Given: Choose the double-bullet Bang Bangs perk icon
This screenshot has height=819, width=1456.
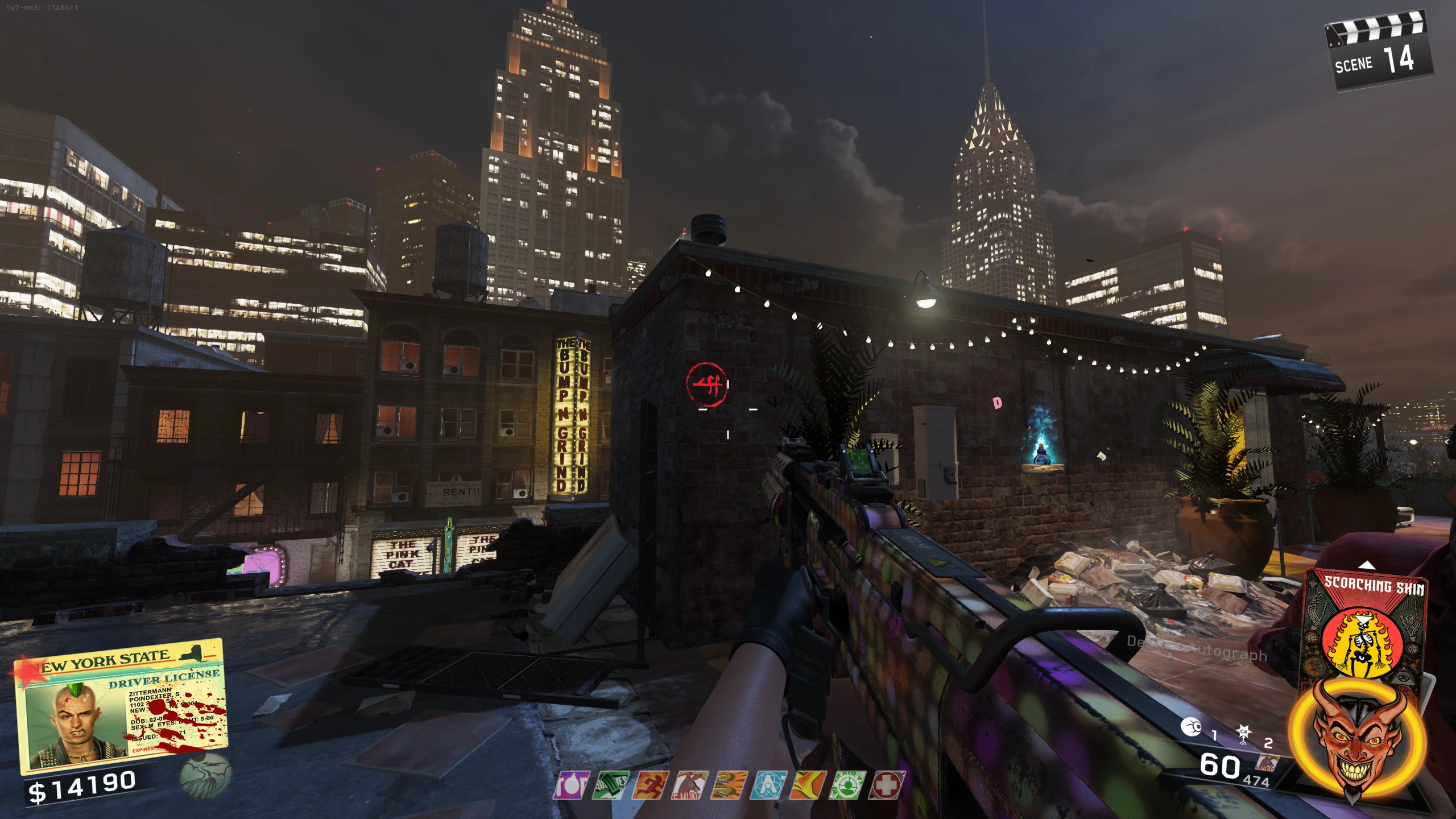Looking at the screenshot, I should 730,786.
